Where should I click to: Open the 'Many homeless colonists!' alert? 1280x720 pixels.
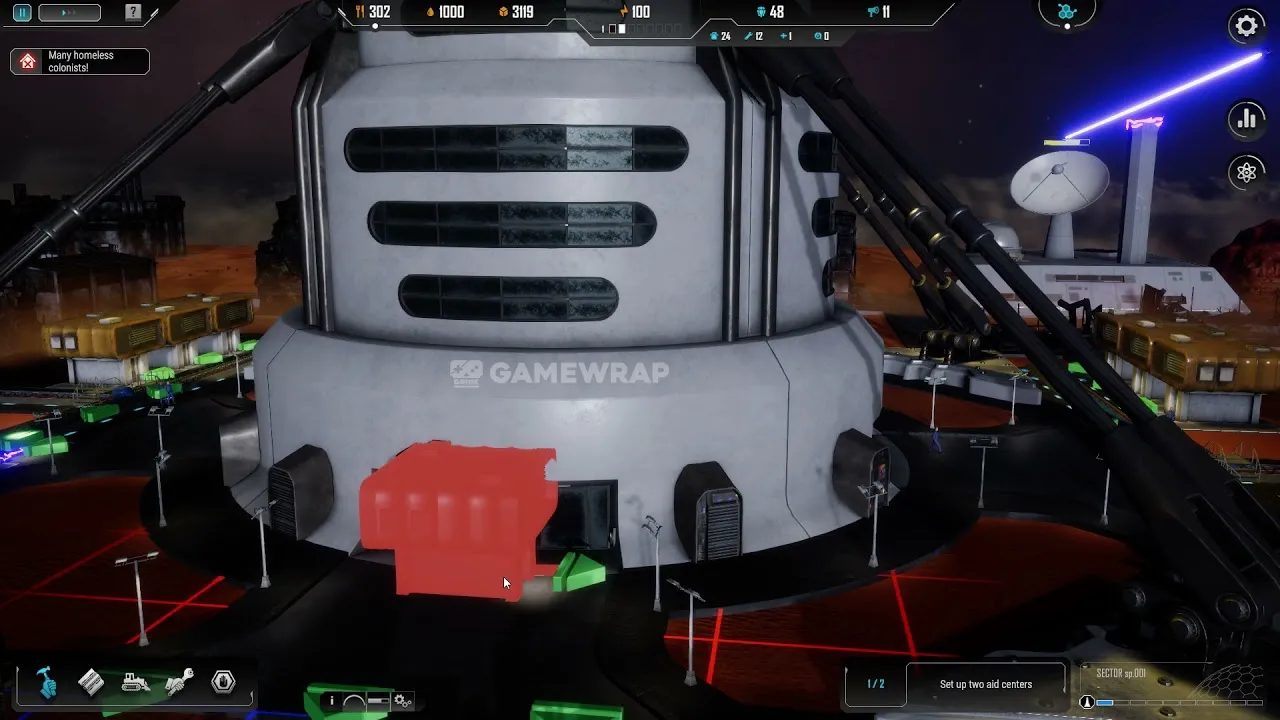(x=80, y=62)
